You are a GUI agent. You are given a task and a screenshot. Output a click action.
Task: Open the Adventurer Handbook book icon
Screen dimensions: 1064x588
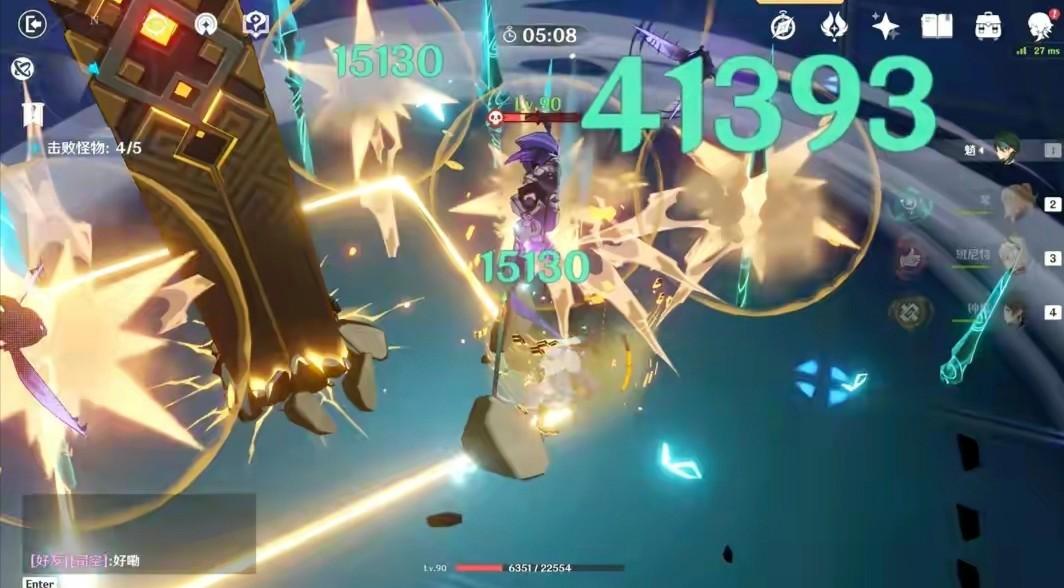coord(936,27)
